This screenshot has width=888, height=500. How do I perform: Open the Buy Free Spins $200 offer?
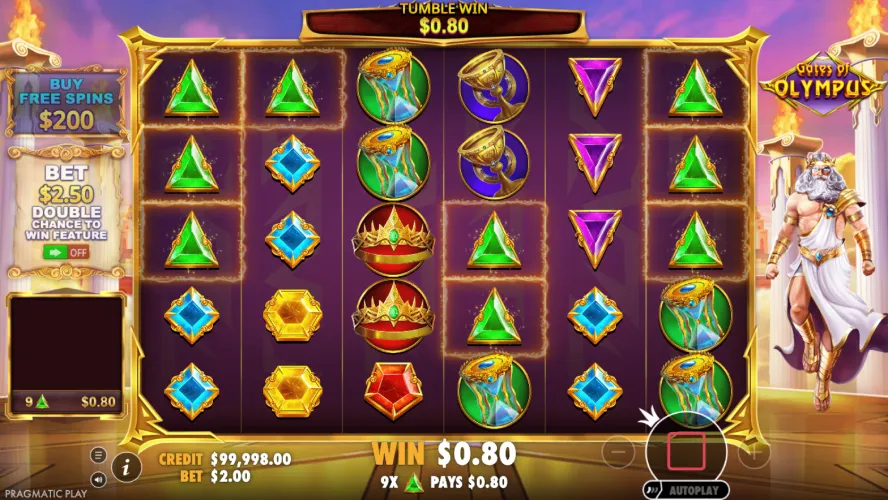pos(66,105)
